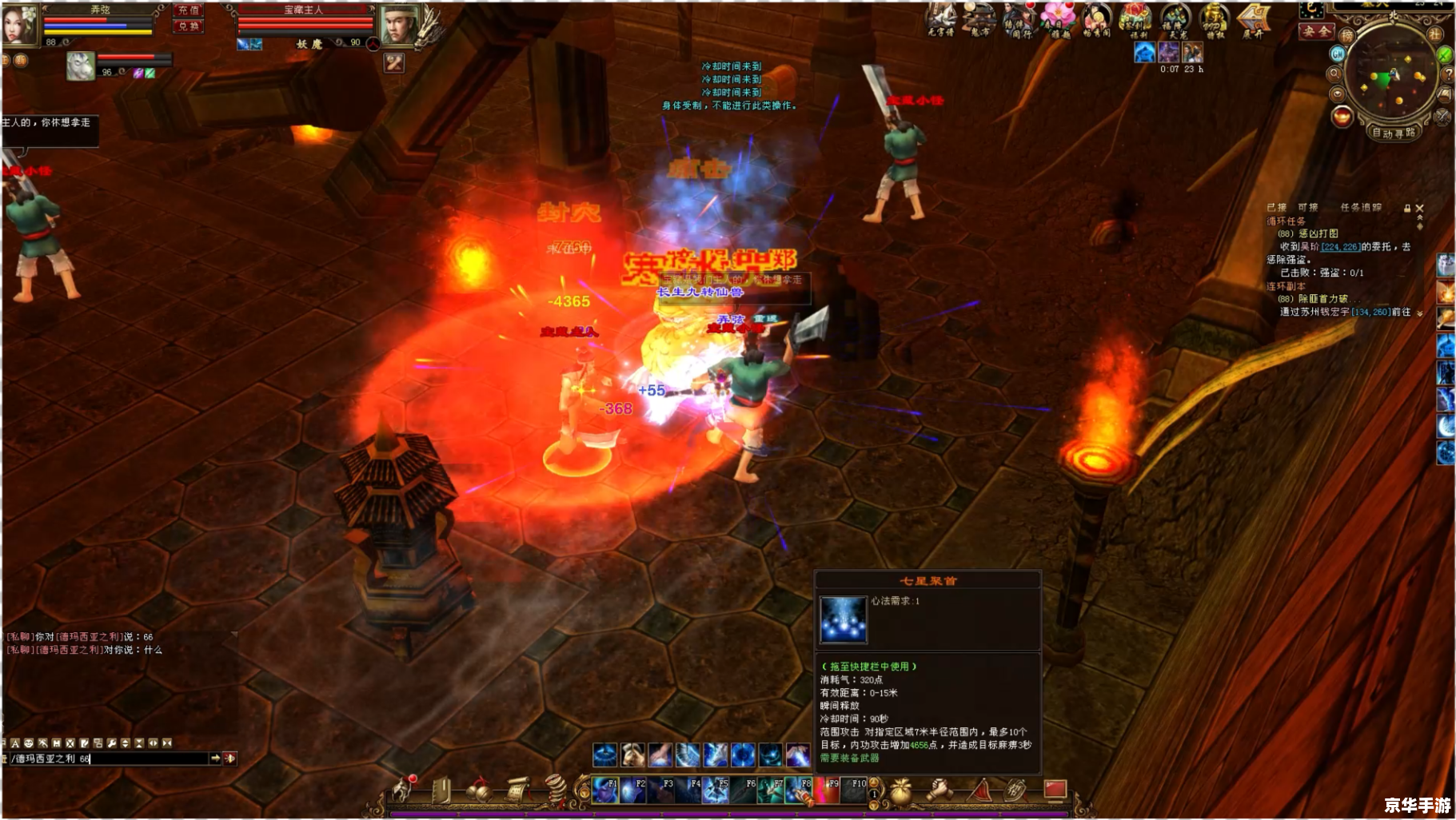Open the 春日雅趣 flower event icon
The height and width of the screenshot is (820, 1456).
(1058, 19)
